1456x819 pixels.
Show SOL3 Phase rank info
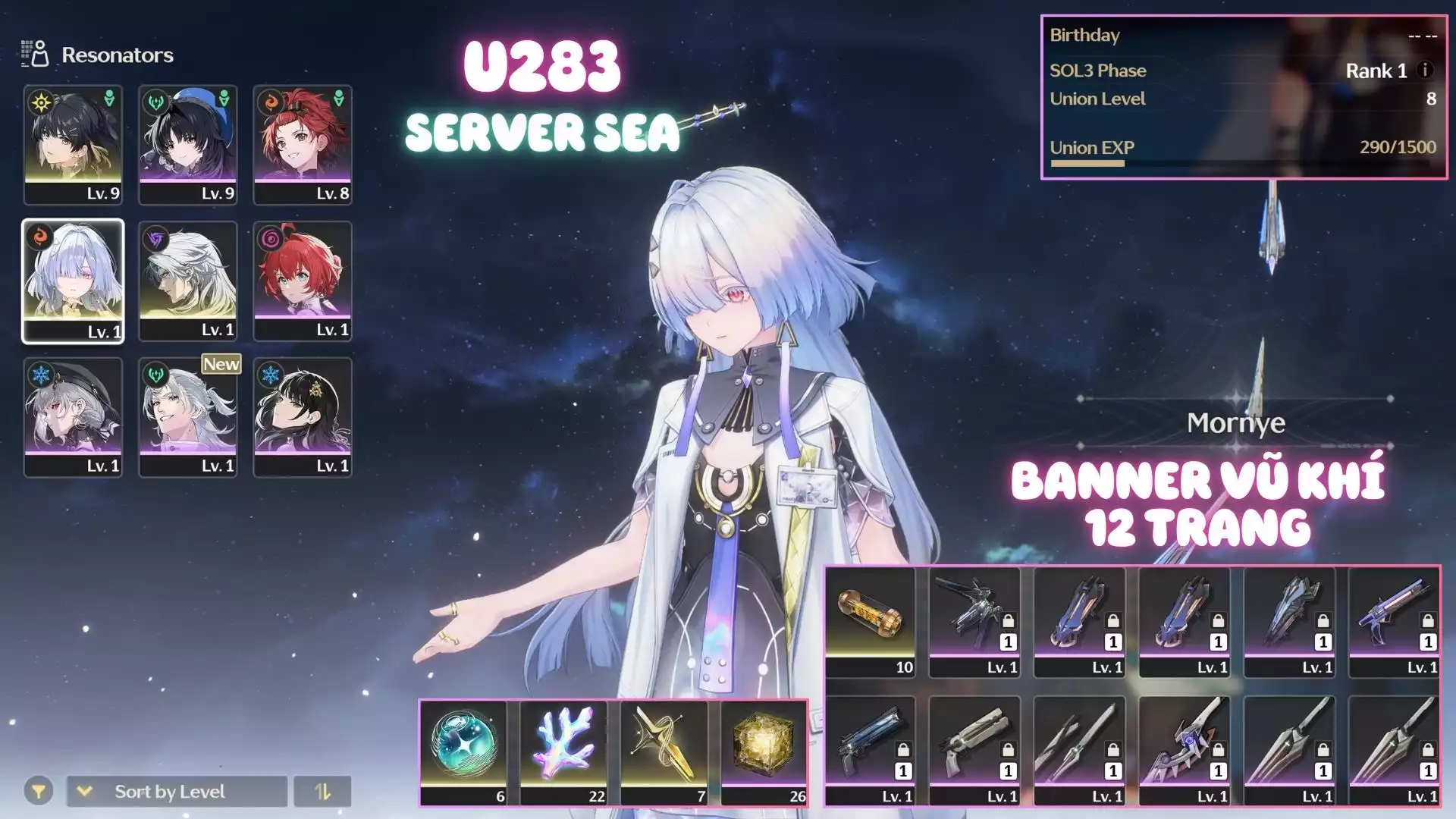tap(1425, 70)
